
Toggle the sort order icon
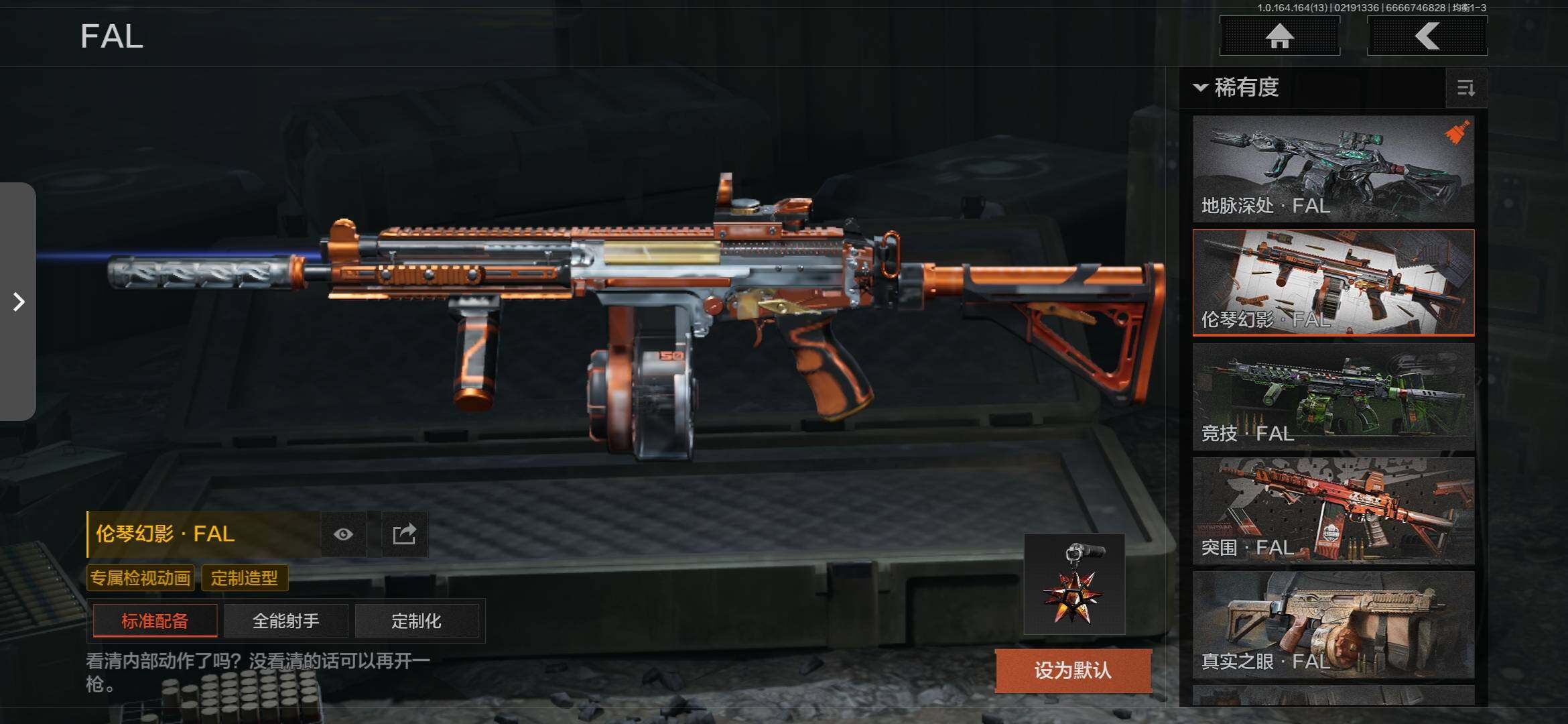(x=1465, y=88)
